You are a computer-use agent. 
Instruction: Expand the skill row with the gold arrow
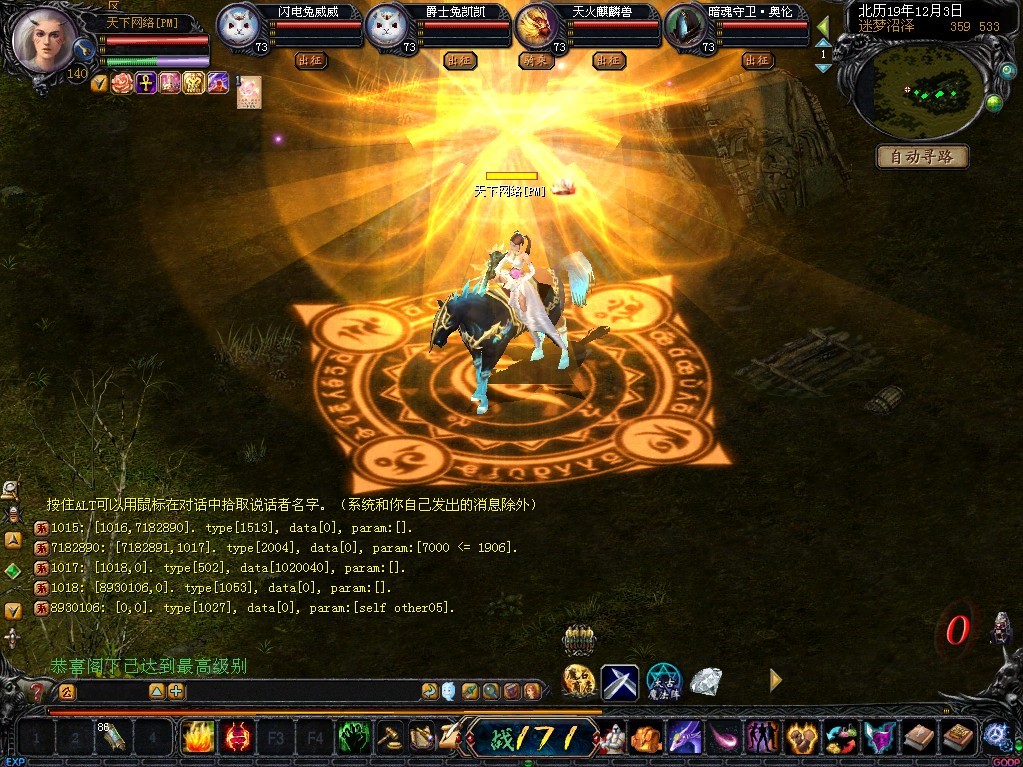tap(775, 681)
